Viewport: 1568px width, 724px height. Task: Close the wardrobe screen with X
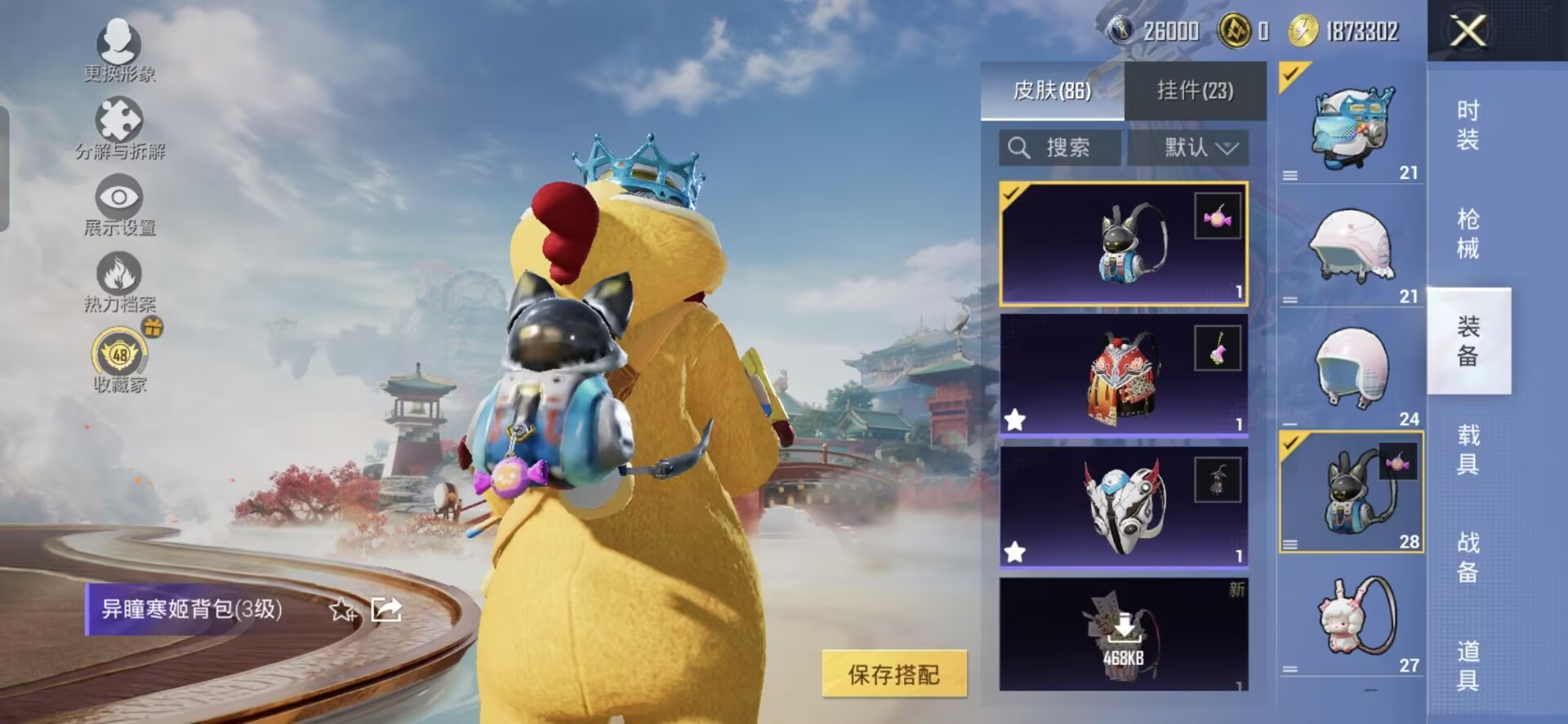click(1468, 32)
